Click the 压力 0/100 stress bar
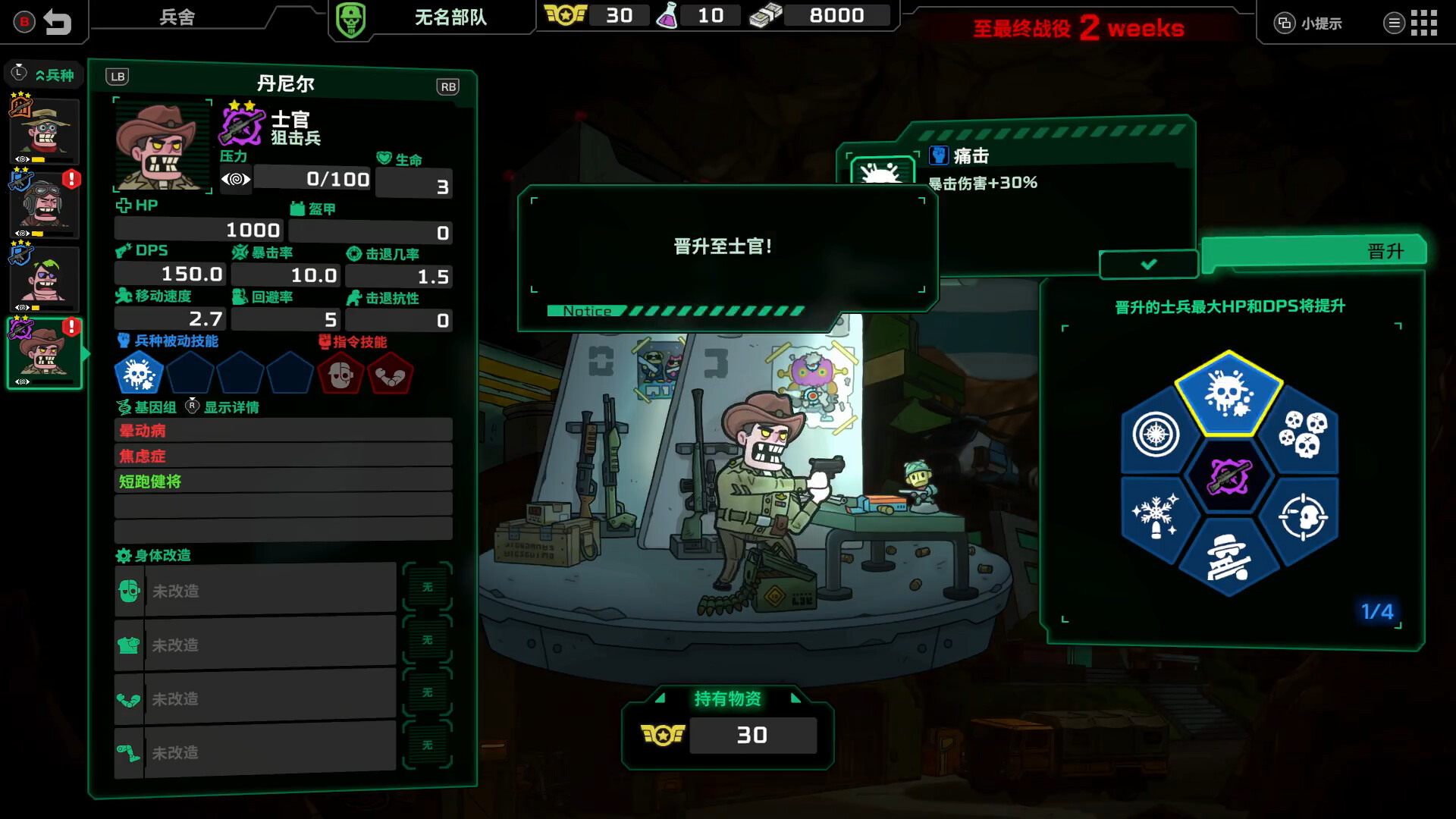Screen dimensions: 1456x819 pyautogui.click(x=311, y=179)
